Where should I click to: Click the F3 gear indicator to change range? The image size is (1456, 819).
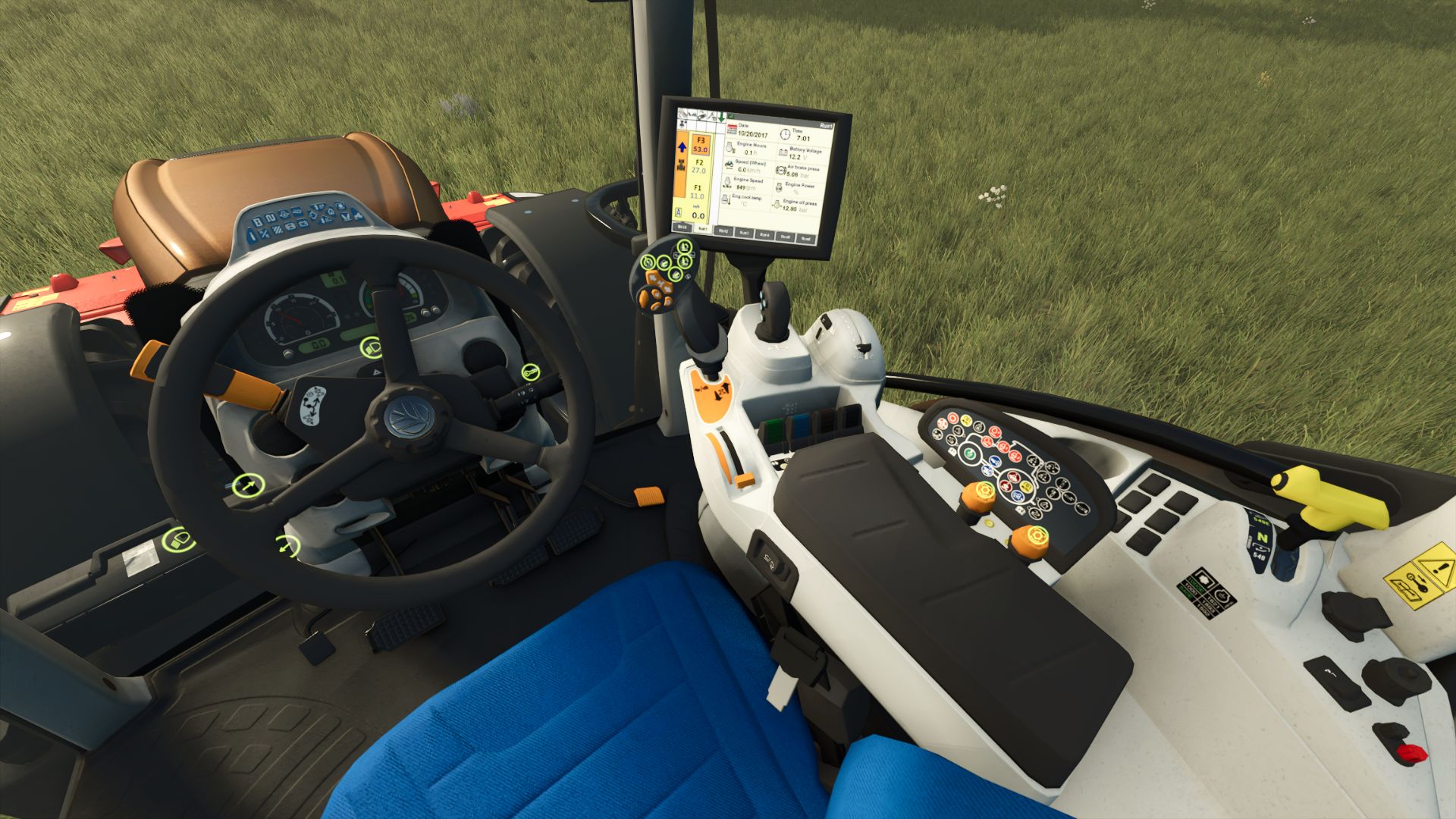click(700, 144)
